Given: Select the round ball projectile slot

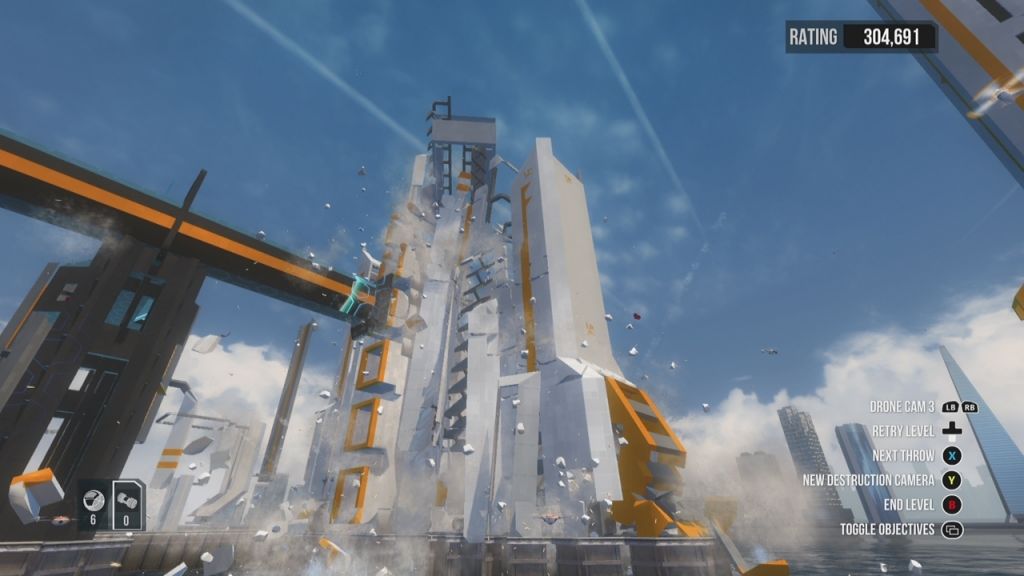Looking at the screenshot, I should [94, 504].
